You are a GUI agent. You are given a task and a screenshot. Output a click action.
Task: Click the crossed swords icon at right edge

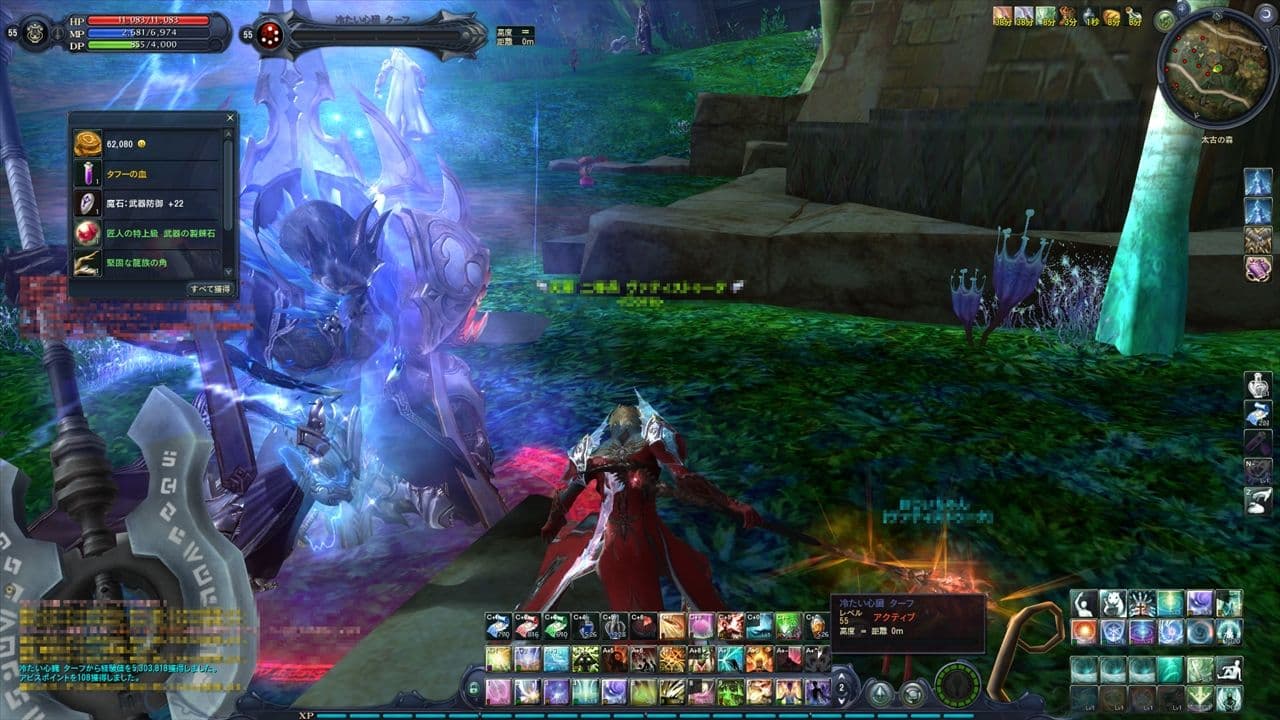(x=1257, y=239)
